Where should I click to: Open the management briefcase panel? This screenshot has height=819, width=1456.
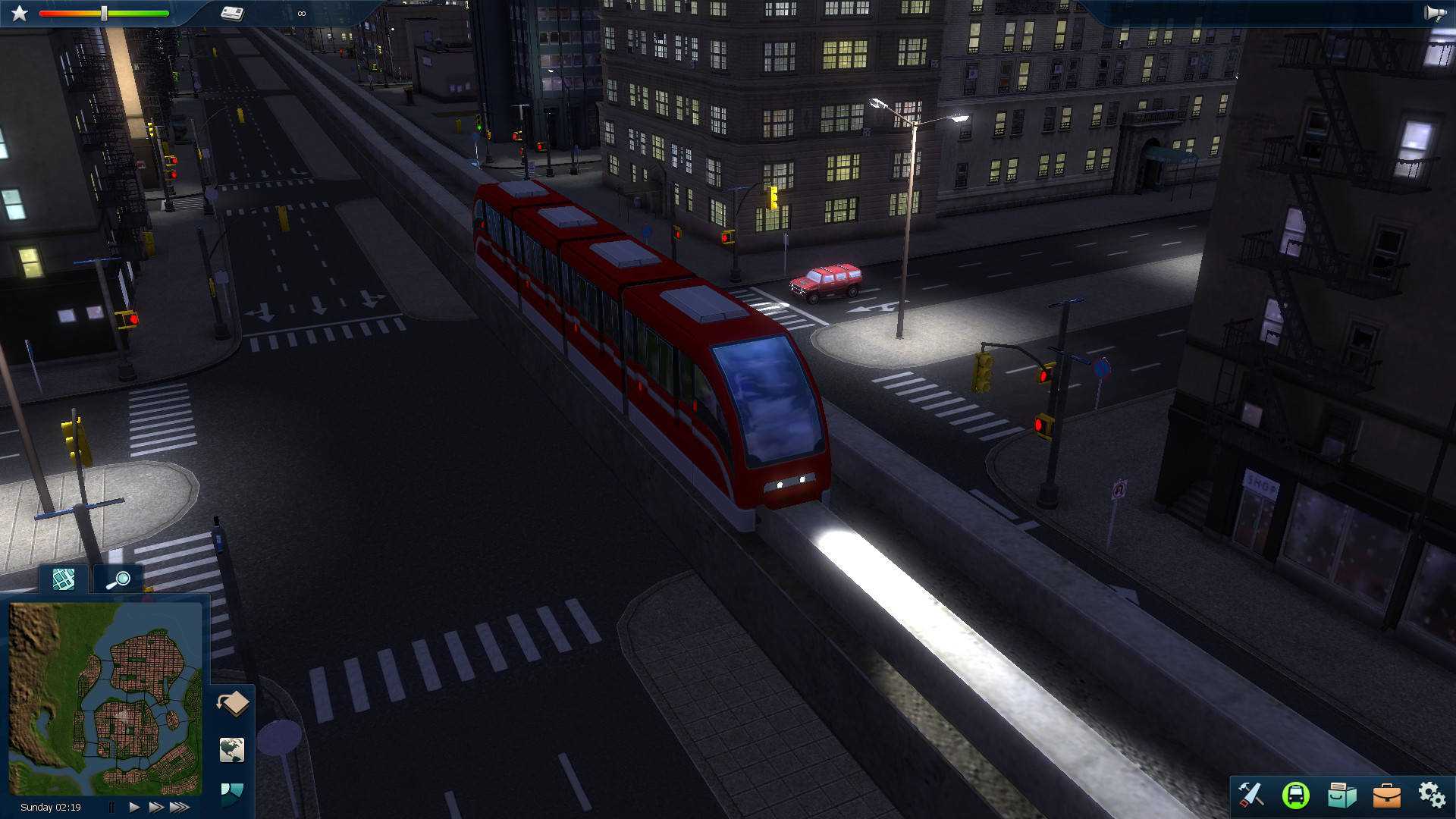tap(1387, 795)
